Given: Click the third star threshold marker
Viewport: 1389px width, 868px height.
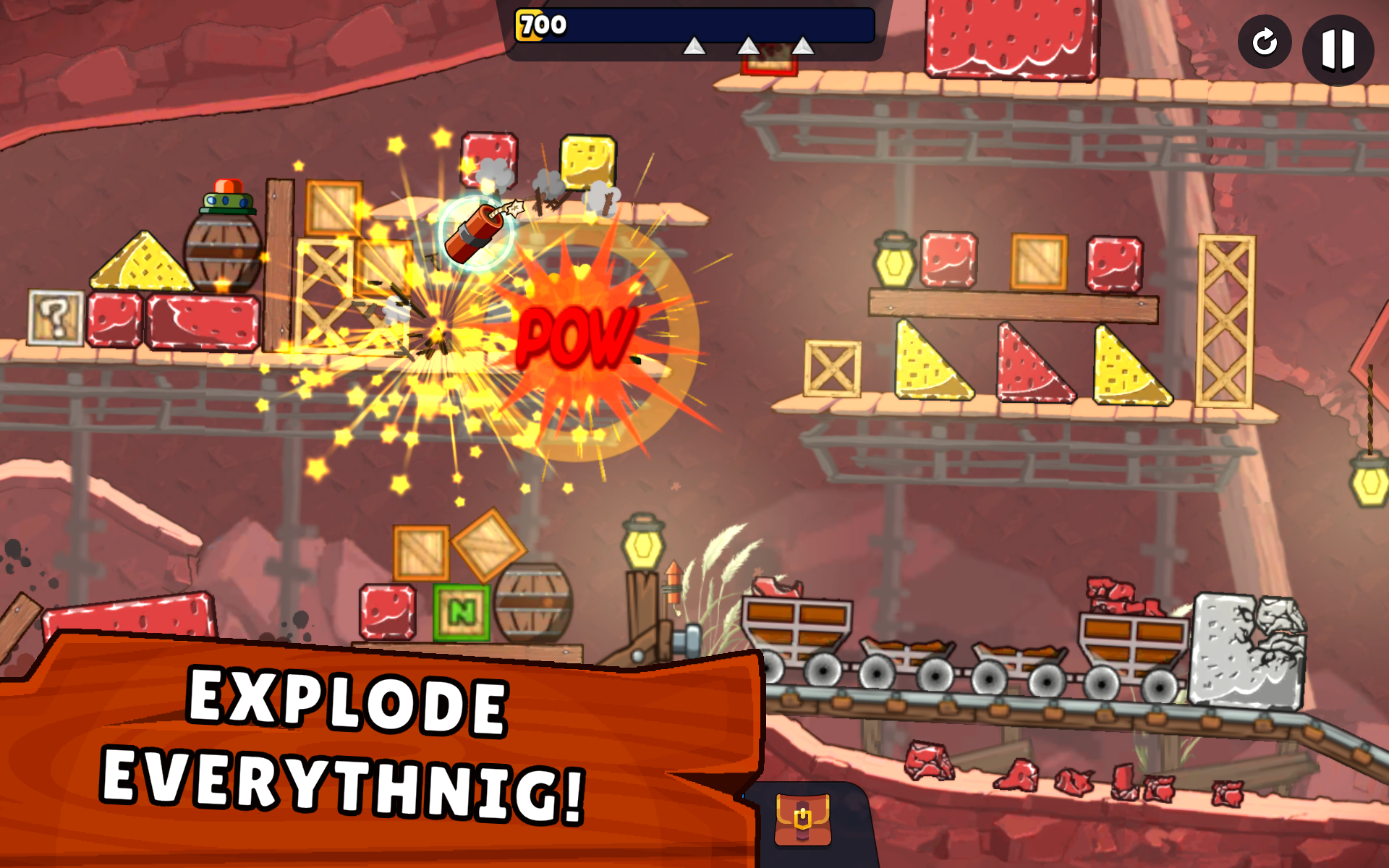Looking at the screenshot, I should [x=803, y=45].
